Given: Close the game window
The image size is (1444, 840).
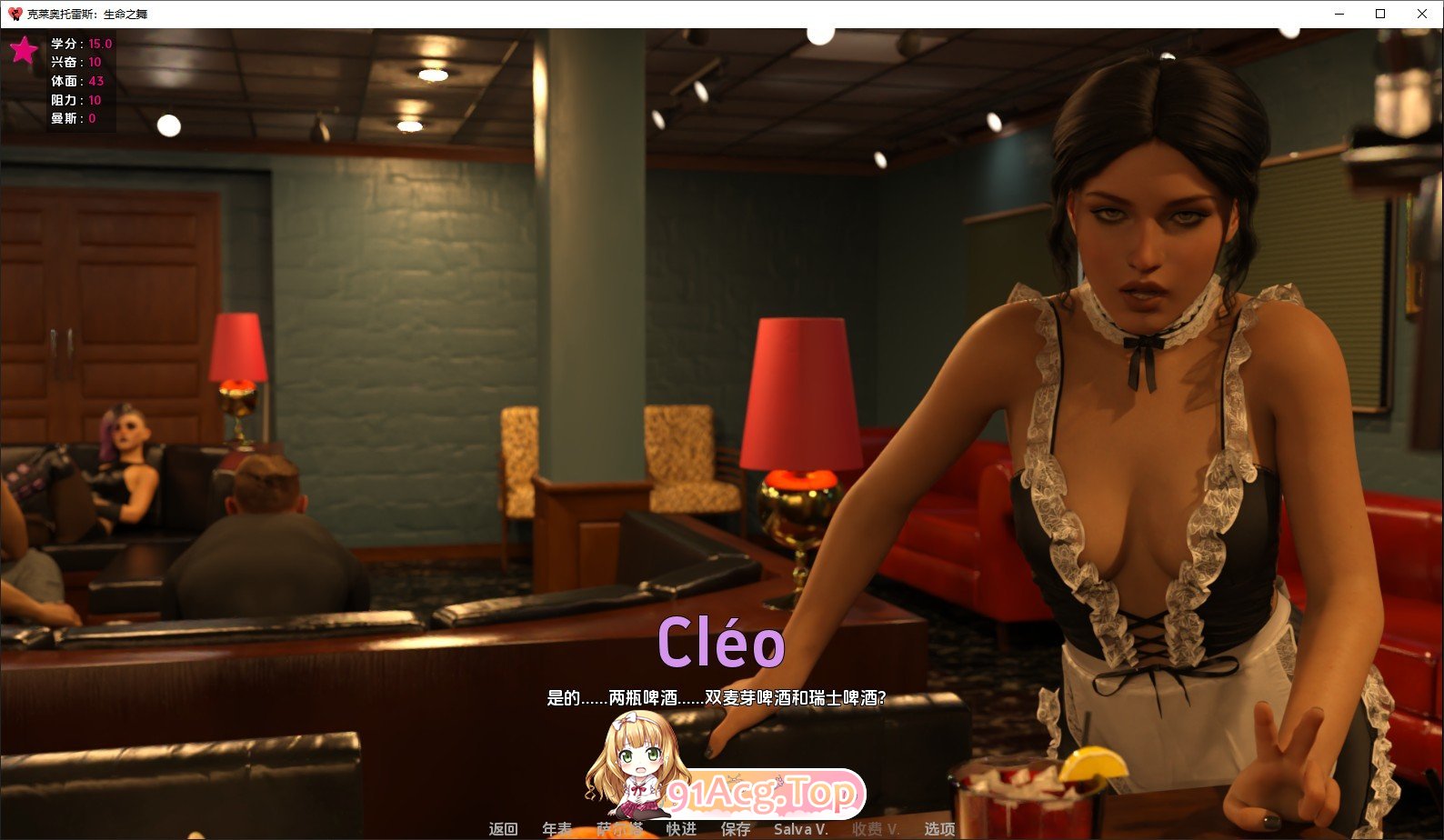Looking at the screenshot, I should click(1421, 14).
